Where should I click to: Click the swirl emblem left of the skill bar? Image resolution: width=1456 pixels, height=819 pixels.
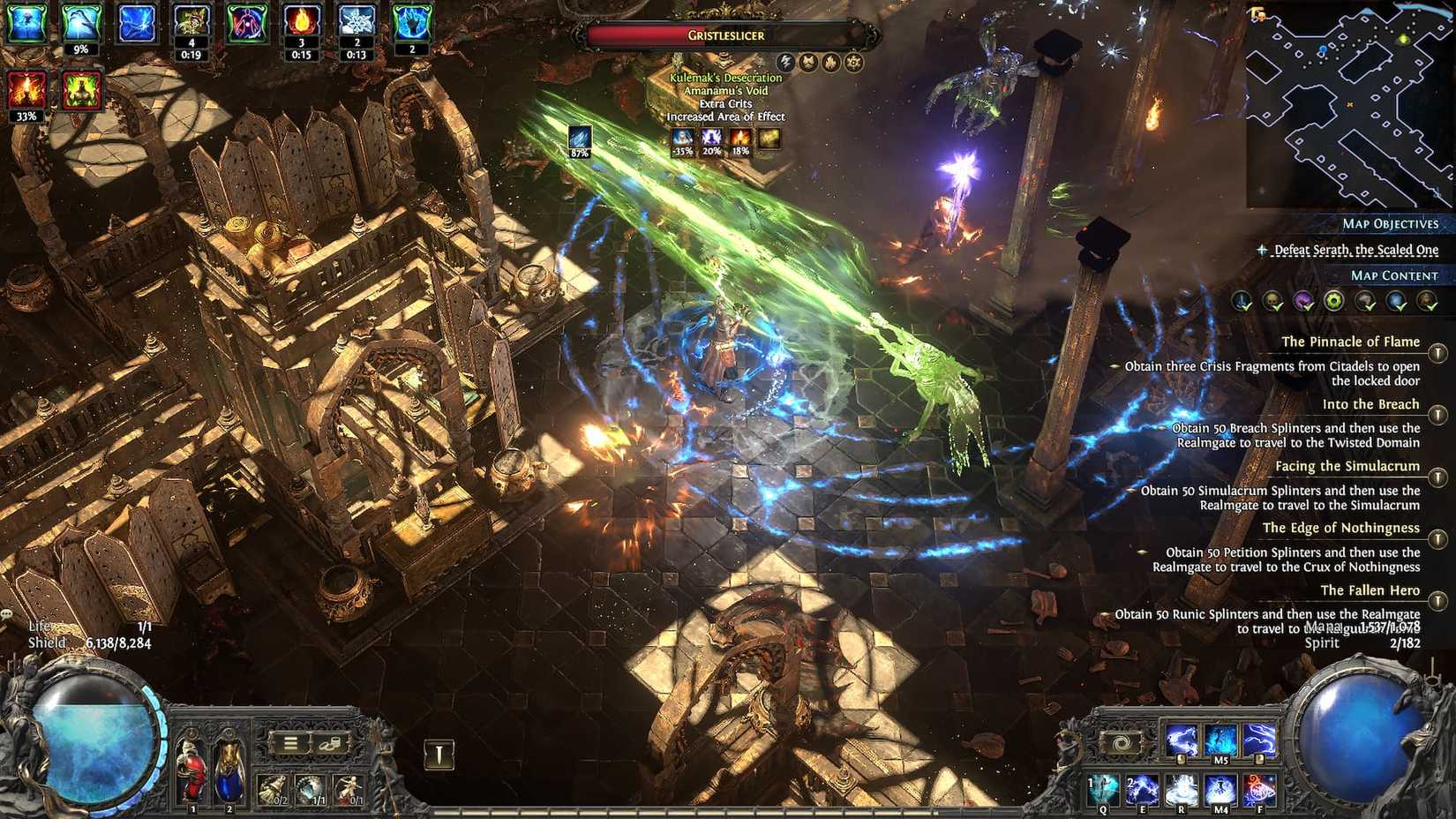1120,743
